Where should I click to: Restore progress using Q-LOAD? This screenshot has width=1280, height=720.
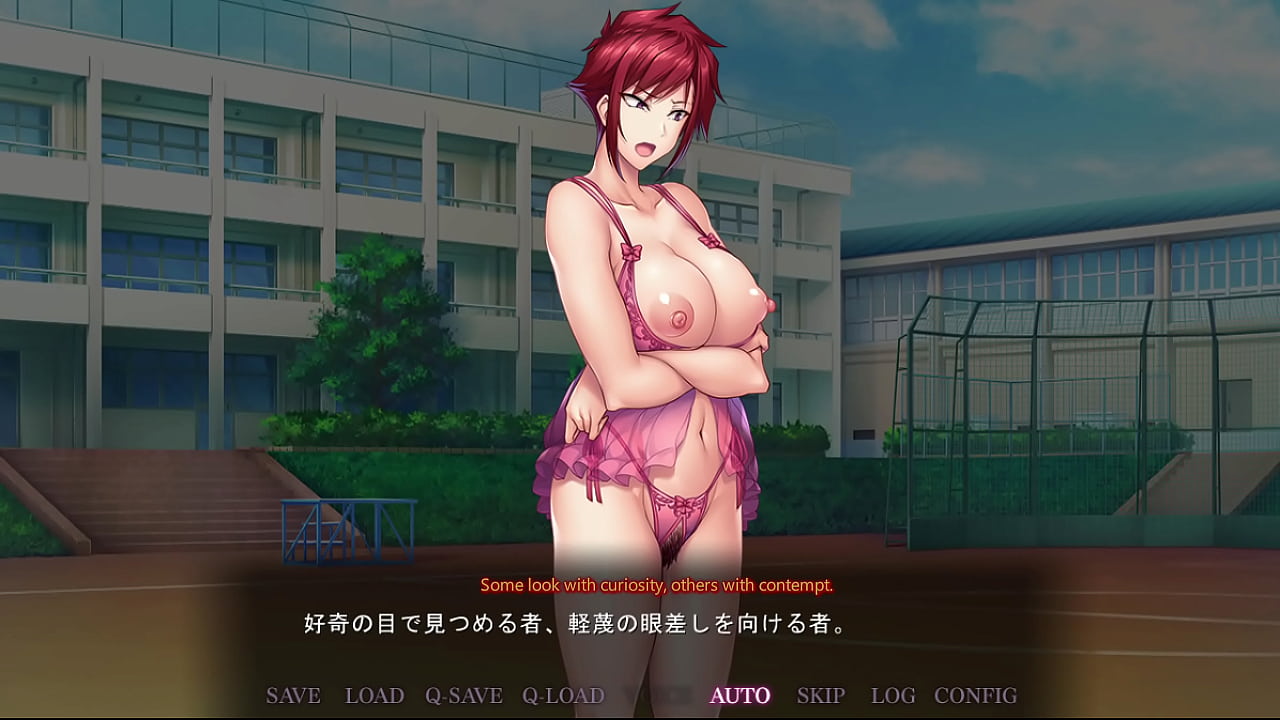point(564,695)
